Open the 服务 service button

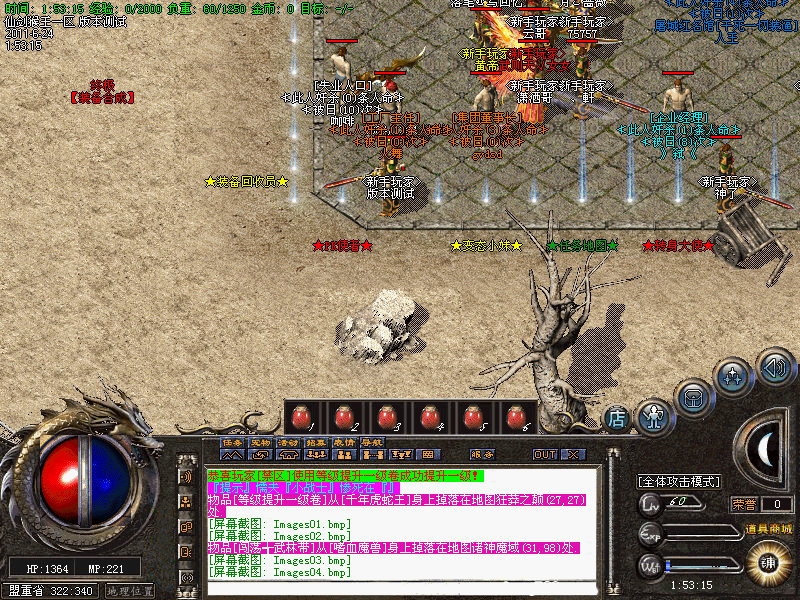click(481, 454)
